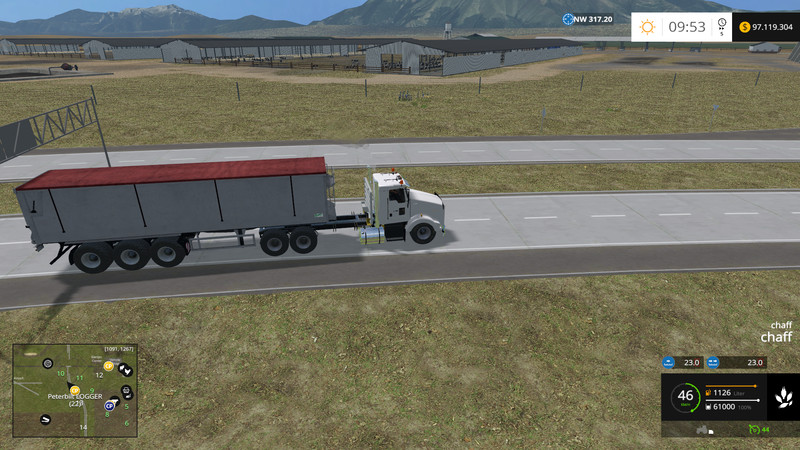This screenshot has height=450, width=800.
Task: Click the orange fuel pump icon
Action: pos(708,392)
